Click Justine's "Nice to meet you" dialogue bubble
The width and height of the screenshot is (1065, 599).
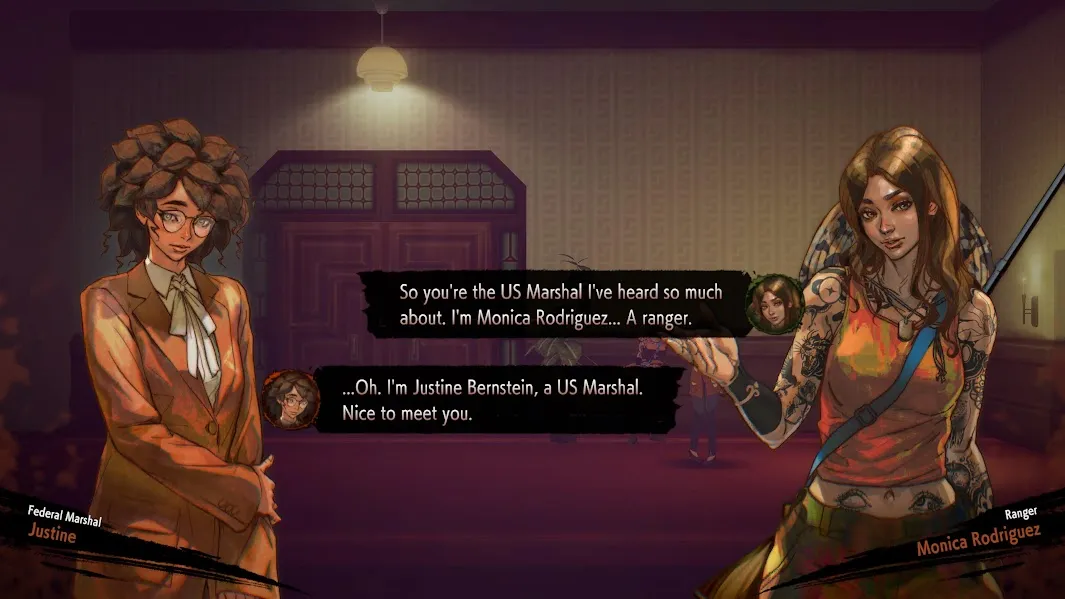click(497, 399)
